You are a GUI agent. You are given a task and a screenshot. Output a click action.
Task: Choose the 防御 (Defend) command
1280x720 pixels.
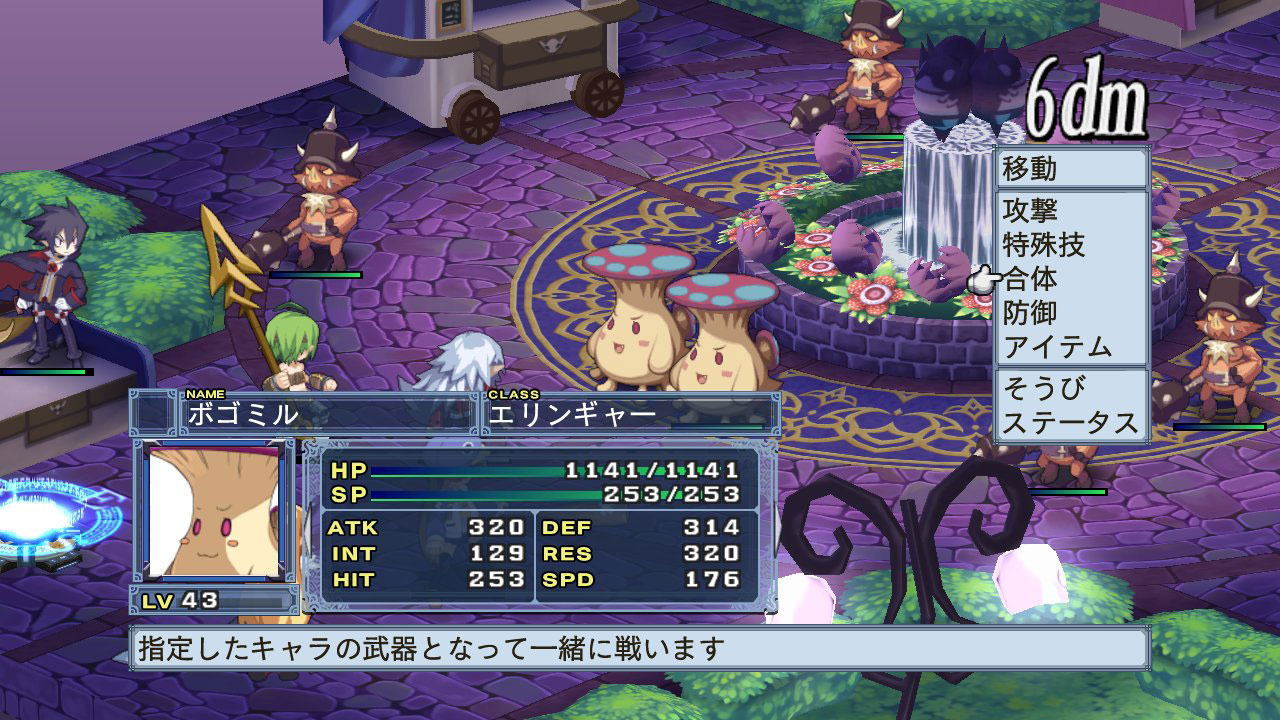click(1030, 313)
